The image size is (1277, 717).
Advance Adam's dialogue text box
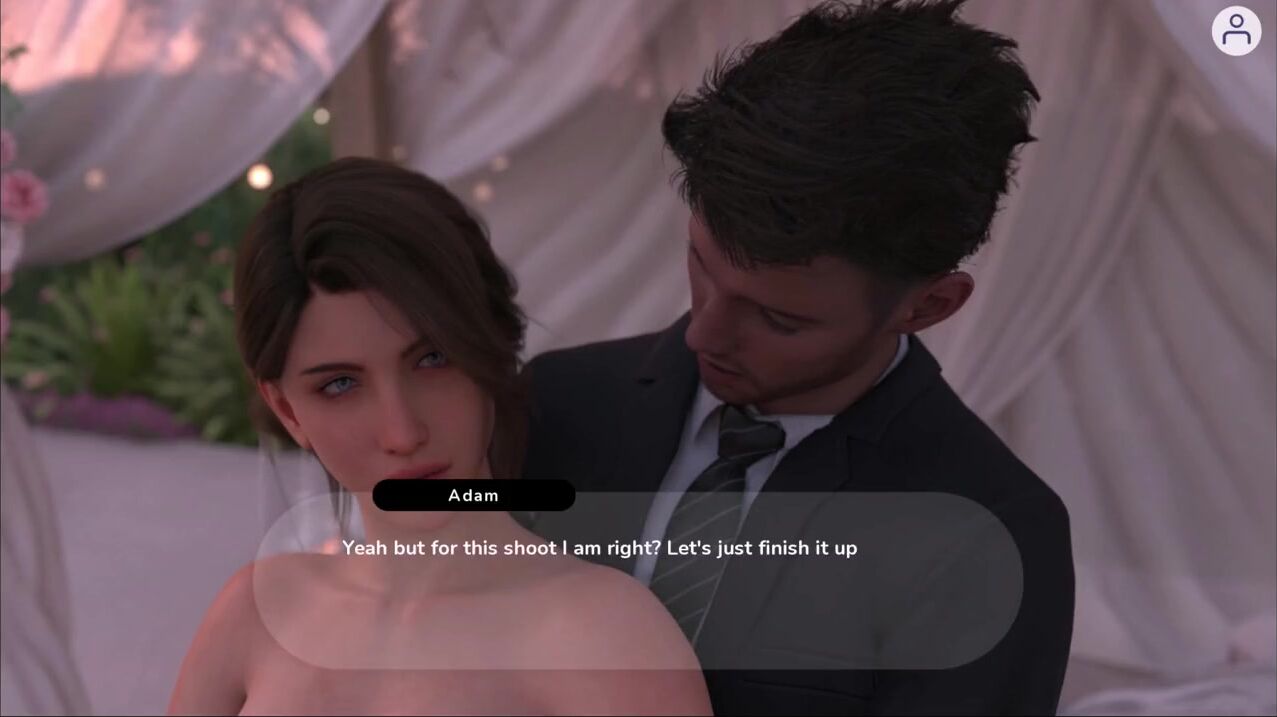pyautogui.click(x=637, y=580)
